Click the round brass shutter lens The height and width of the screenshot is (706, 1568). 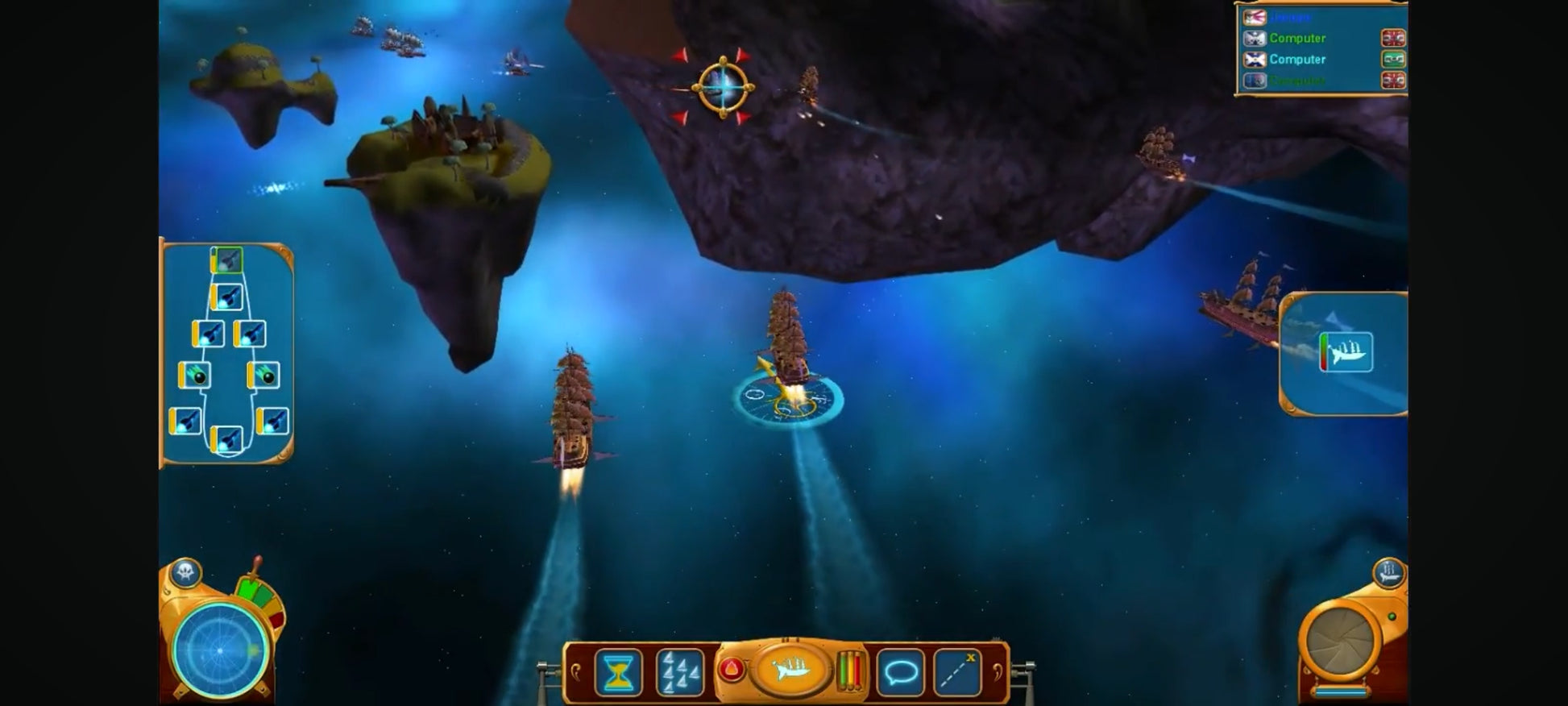pos(1341,642)
